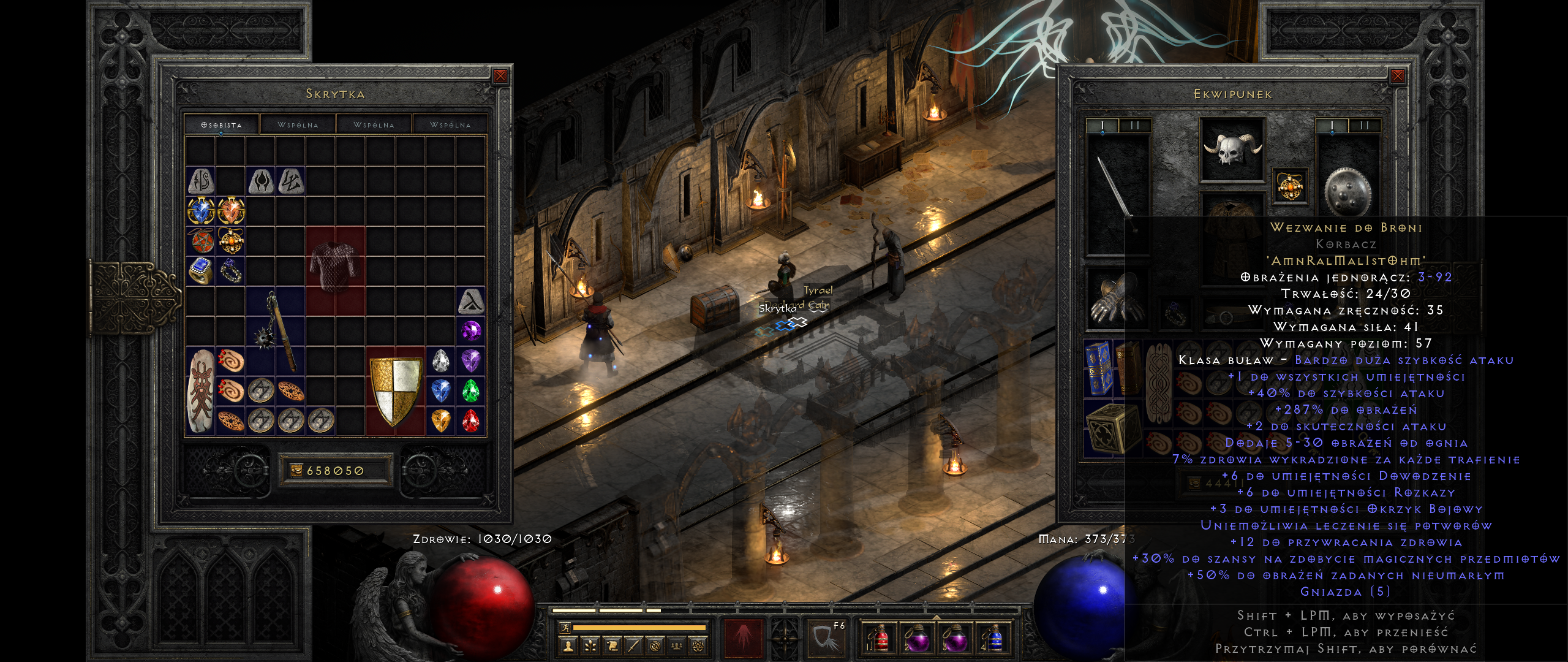Image resolution: width=1568 pixels, height=662 pixels.
Task: Select the green emerald gem
Action: pos(470,391)
